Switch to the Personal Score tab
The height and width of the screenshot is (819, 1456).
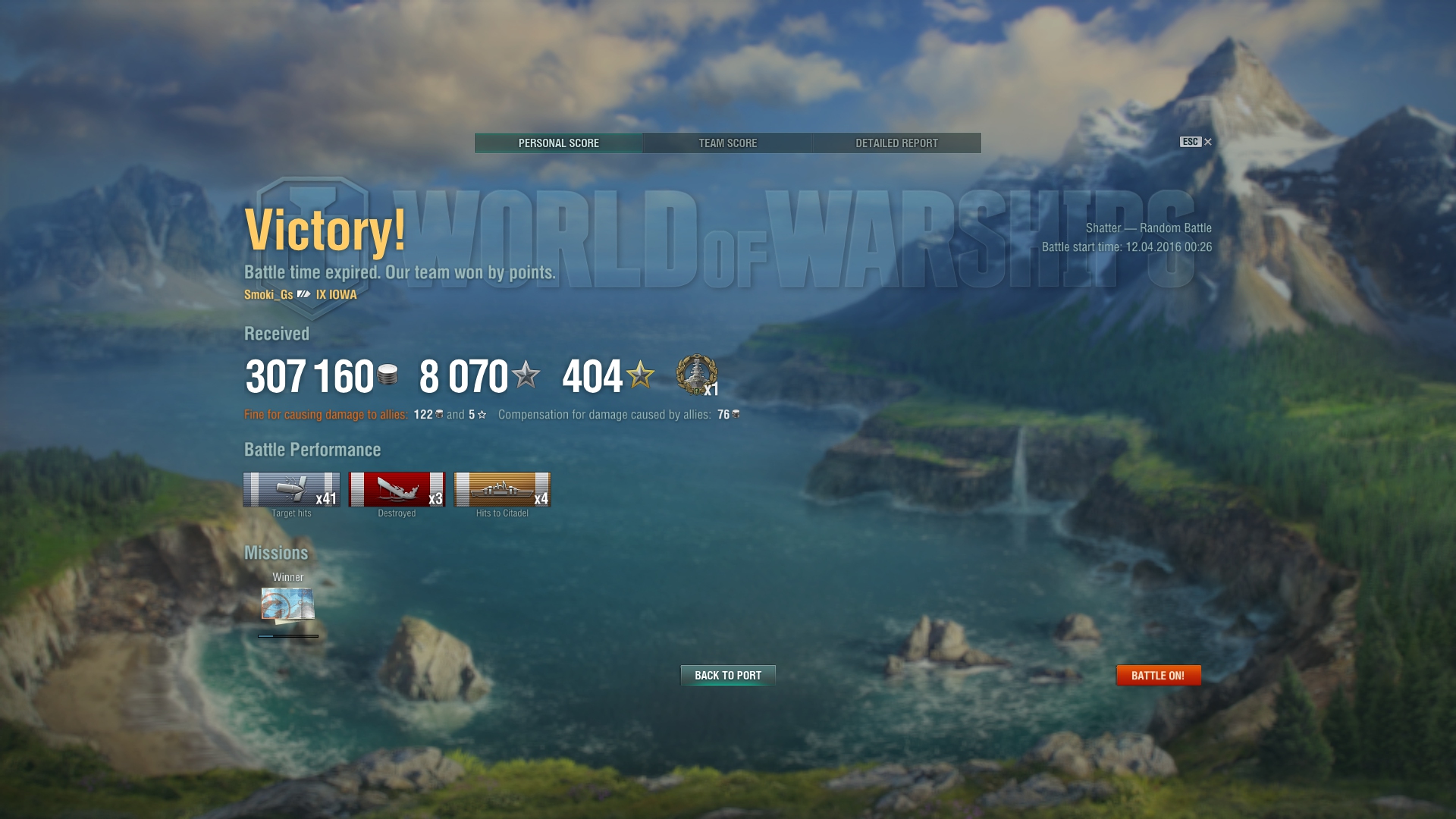559,143
